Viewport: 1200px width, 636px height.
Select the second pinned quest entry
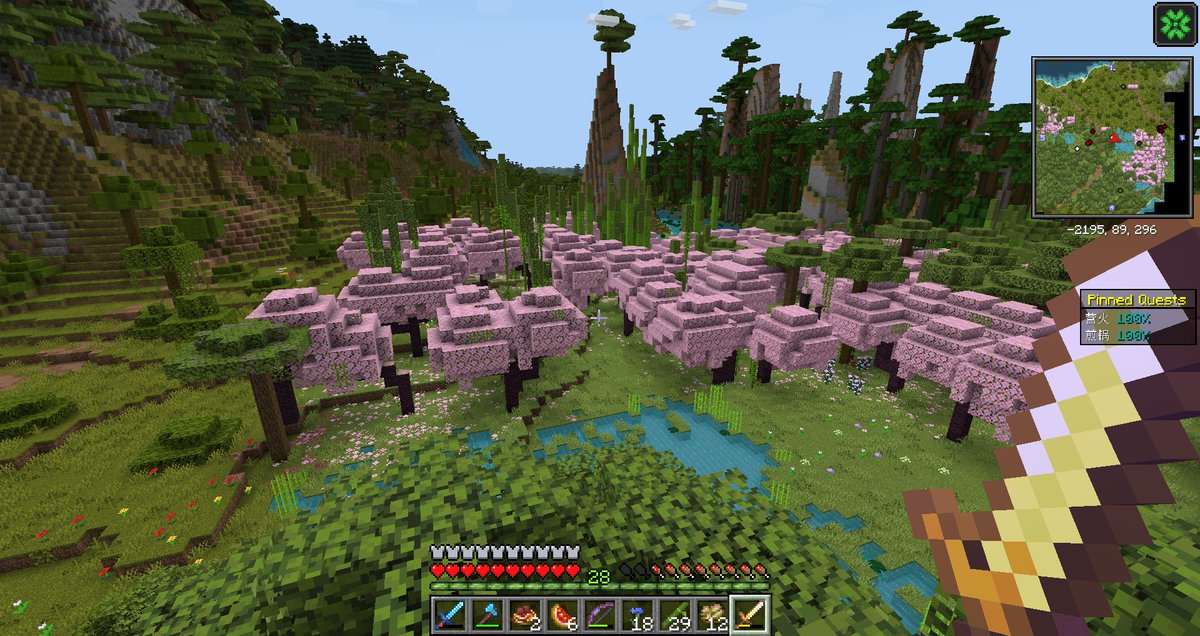coord(1139,335)
